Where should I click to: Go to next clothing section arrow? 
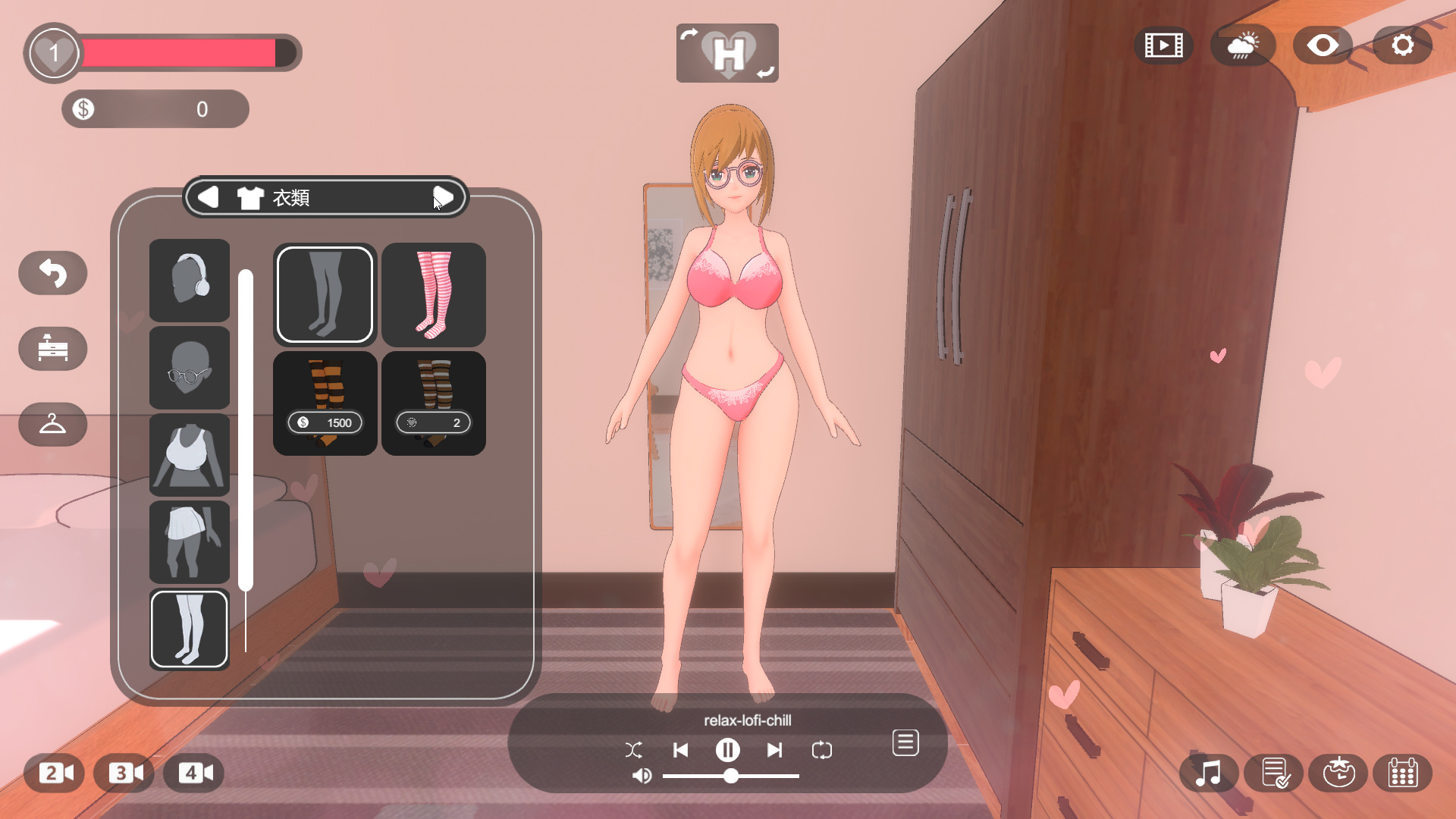(x=443, y=198)
